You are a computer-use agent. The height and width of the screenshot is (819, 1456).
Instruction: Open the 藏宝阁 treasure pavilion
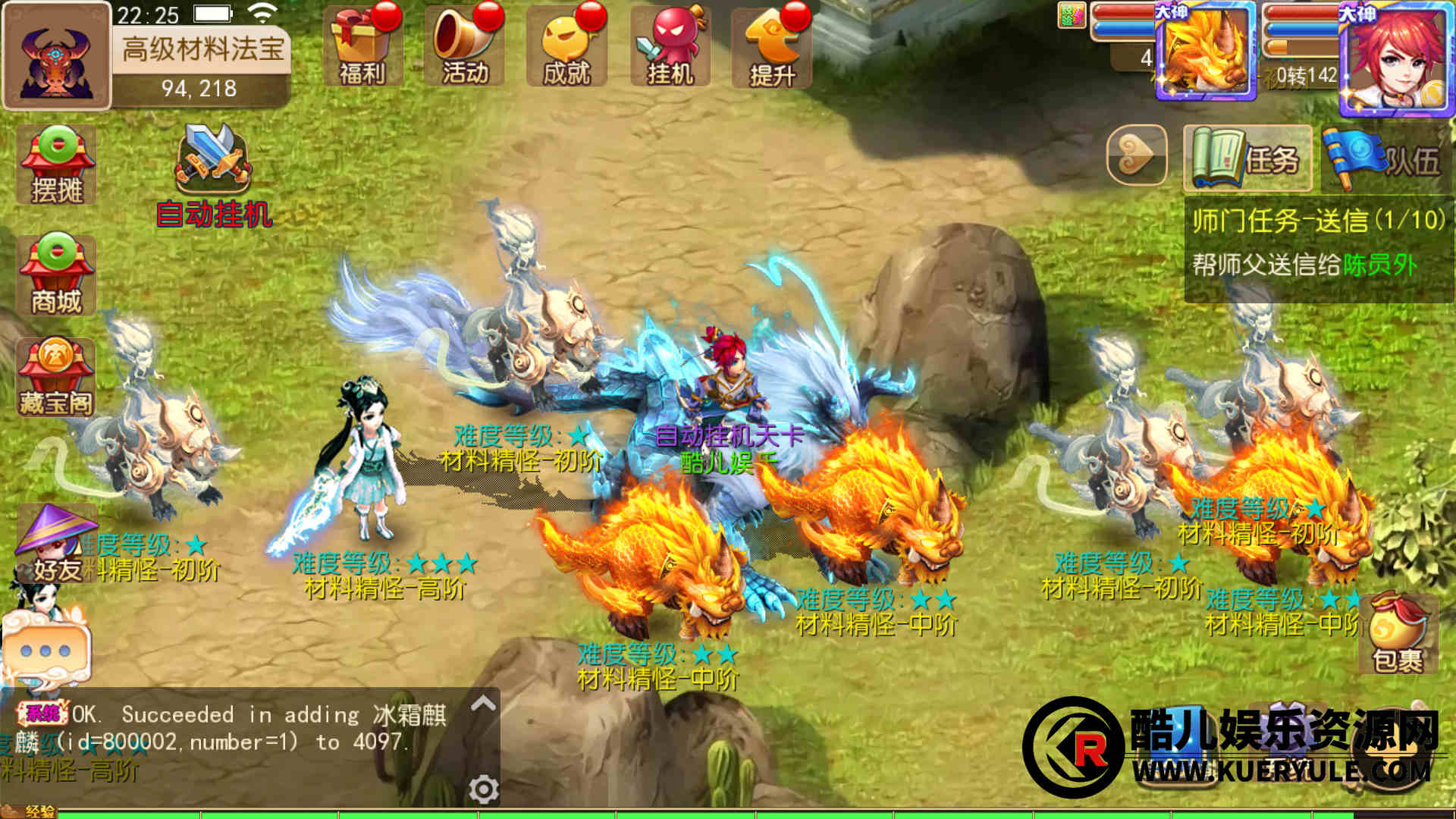(57, 378)
